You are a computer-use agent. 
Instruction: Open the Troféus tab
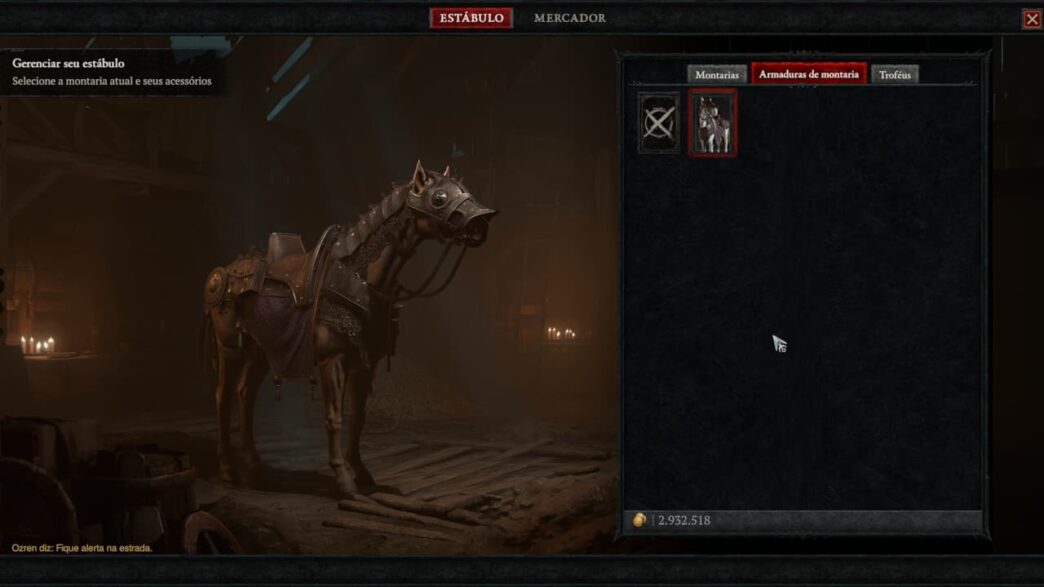pyautogui.click(x=894, y=75)
